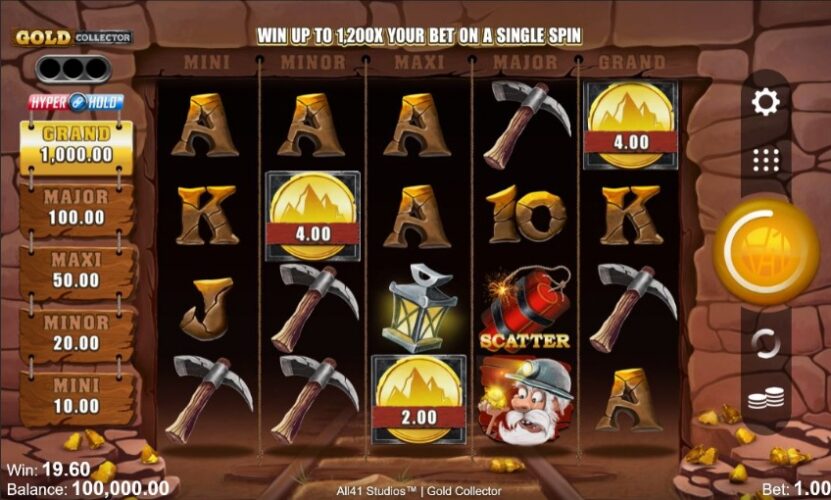The image size is (831, 500).
Task: Open the nine-dot grid menu
Action: 766,160
